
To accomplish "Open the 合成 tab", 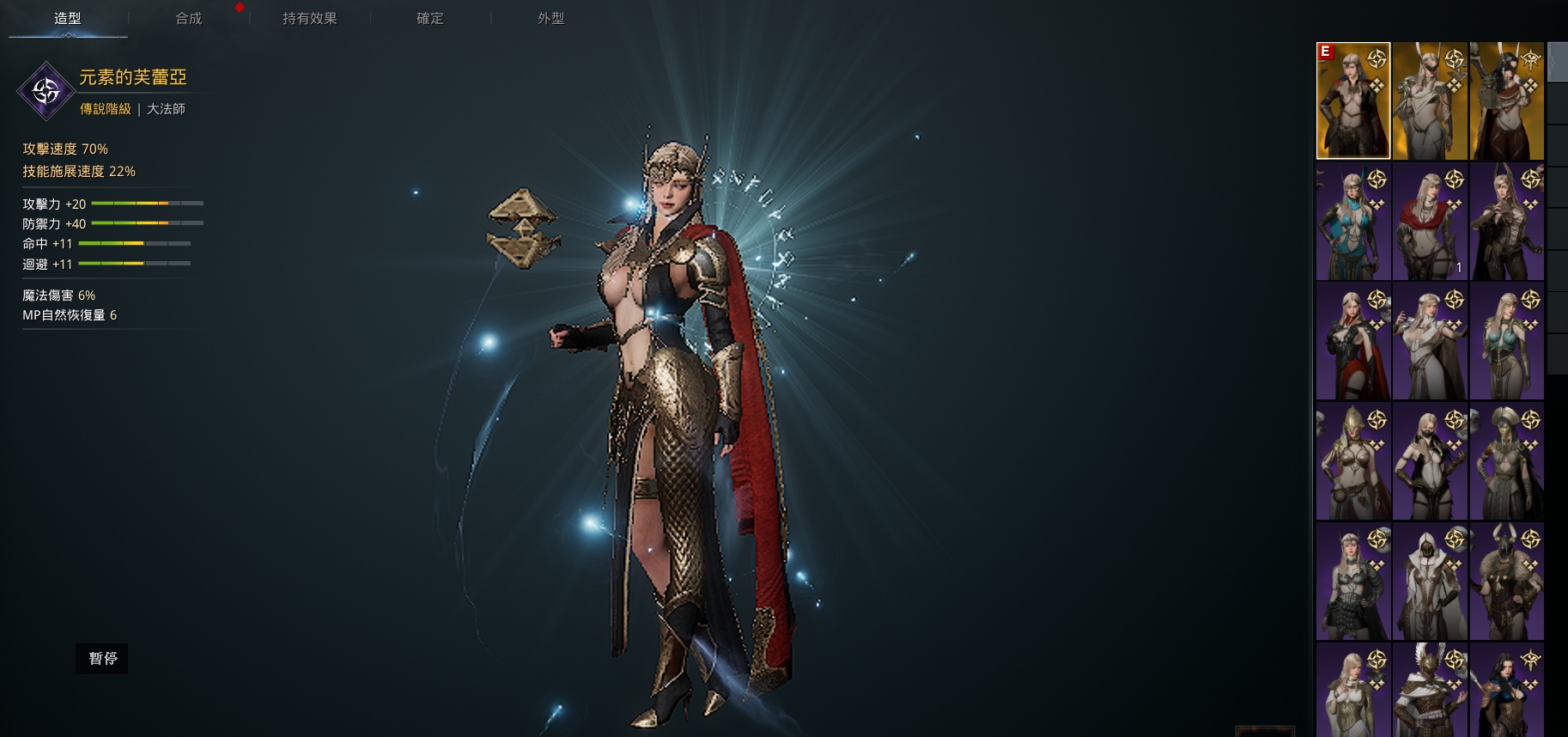I will tap(188, 18).
